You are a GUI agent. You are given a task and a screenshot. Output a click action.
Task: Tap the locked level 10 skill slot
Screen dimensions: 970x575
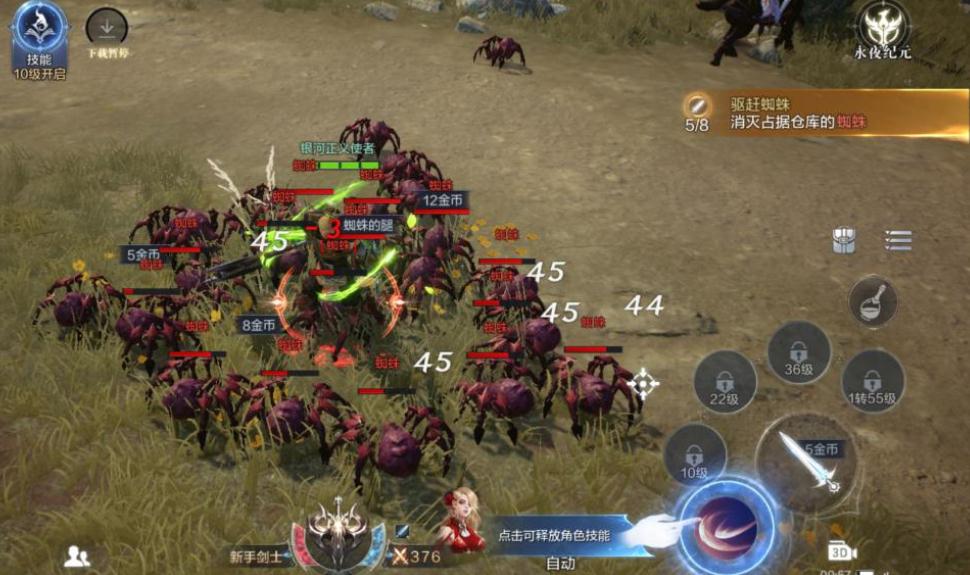coord(694,454)
